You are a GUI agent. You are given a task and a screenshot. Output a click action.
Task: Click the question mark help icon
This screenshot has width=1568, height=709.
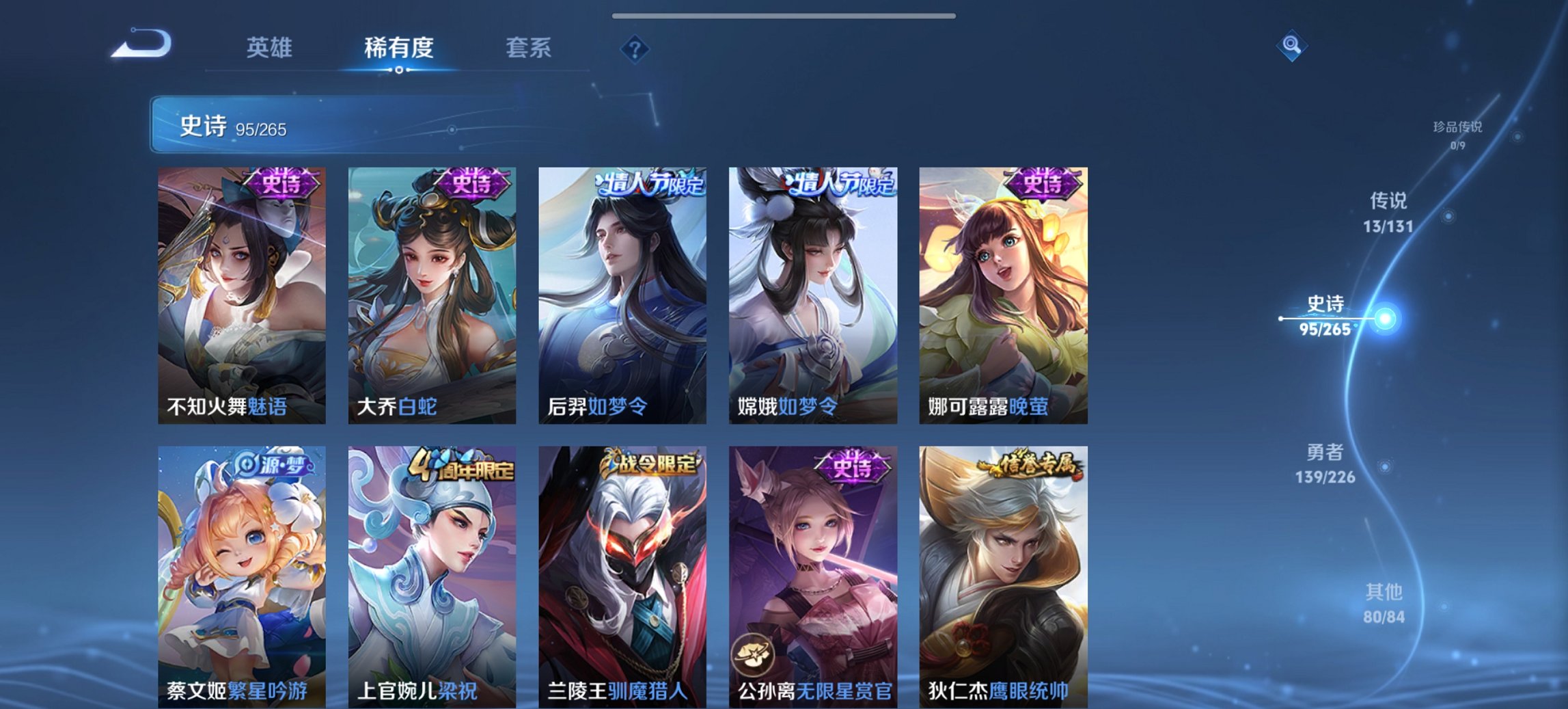(x=635, y=48)
